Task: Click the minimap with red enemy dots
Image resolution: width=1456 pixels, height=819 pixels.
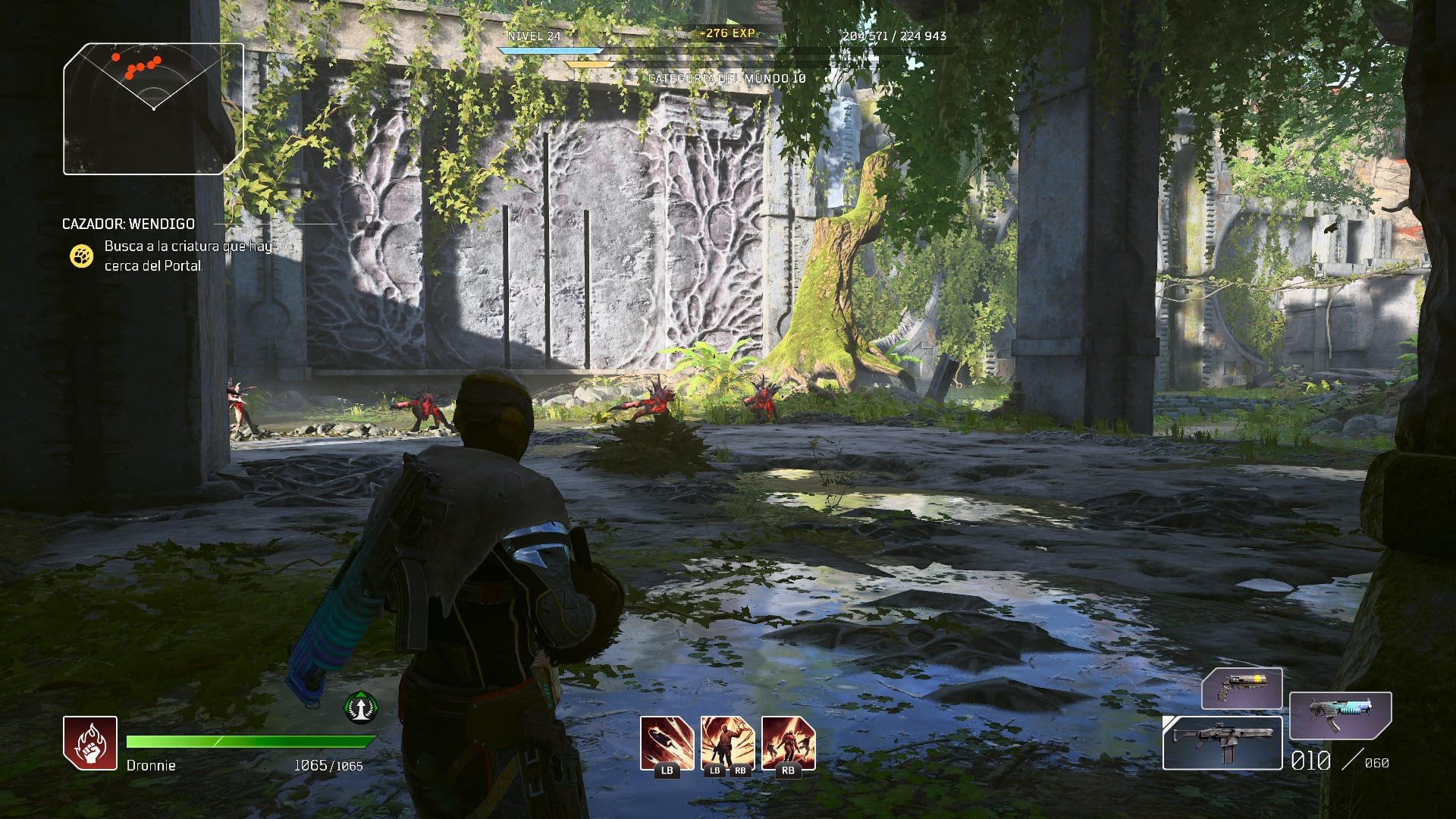Action: [153, 109]
